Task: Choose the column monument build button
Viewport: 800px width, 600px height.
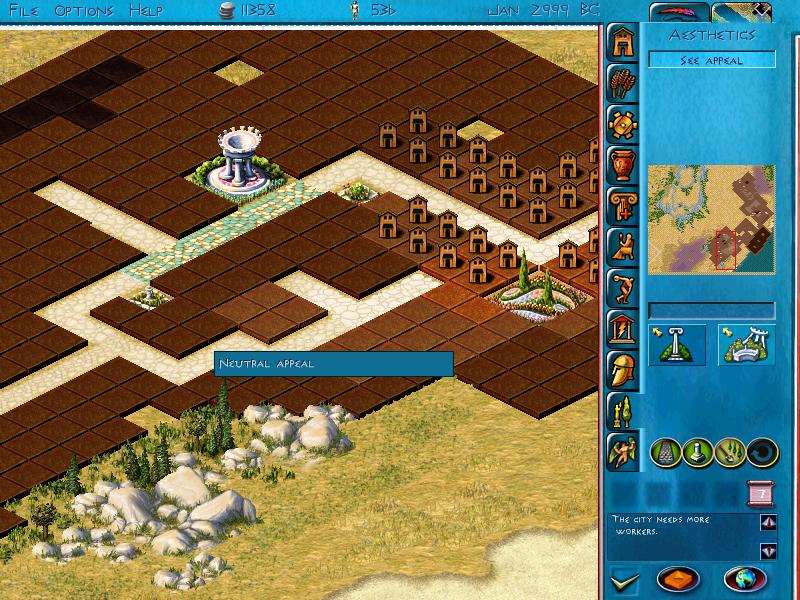Action: (x=677, y=345)
